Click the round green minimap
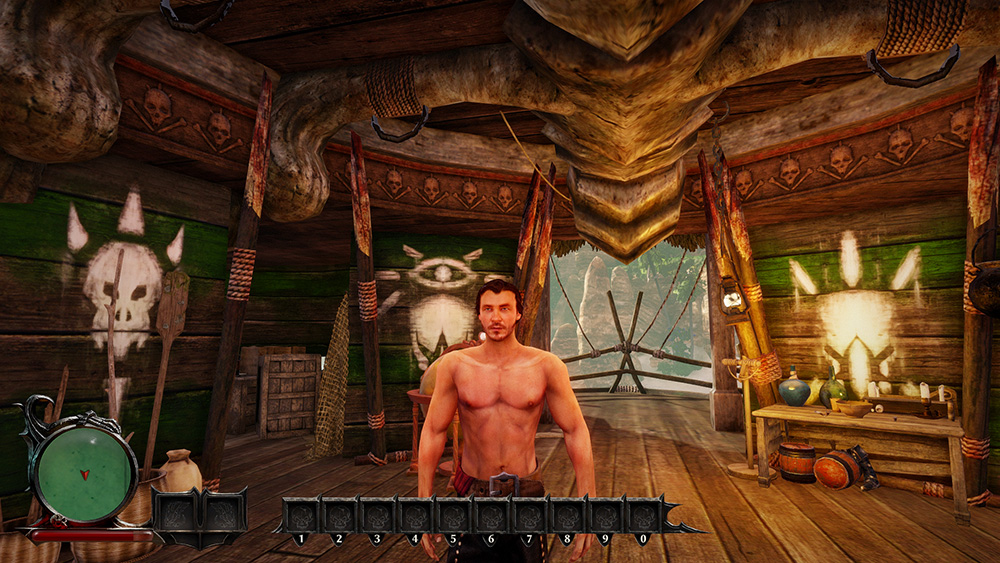1000x563 pixels. point(84,470)
